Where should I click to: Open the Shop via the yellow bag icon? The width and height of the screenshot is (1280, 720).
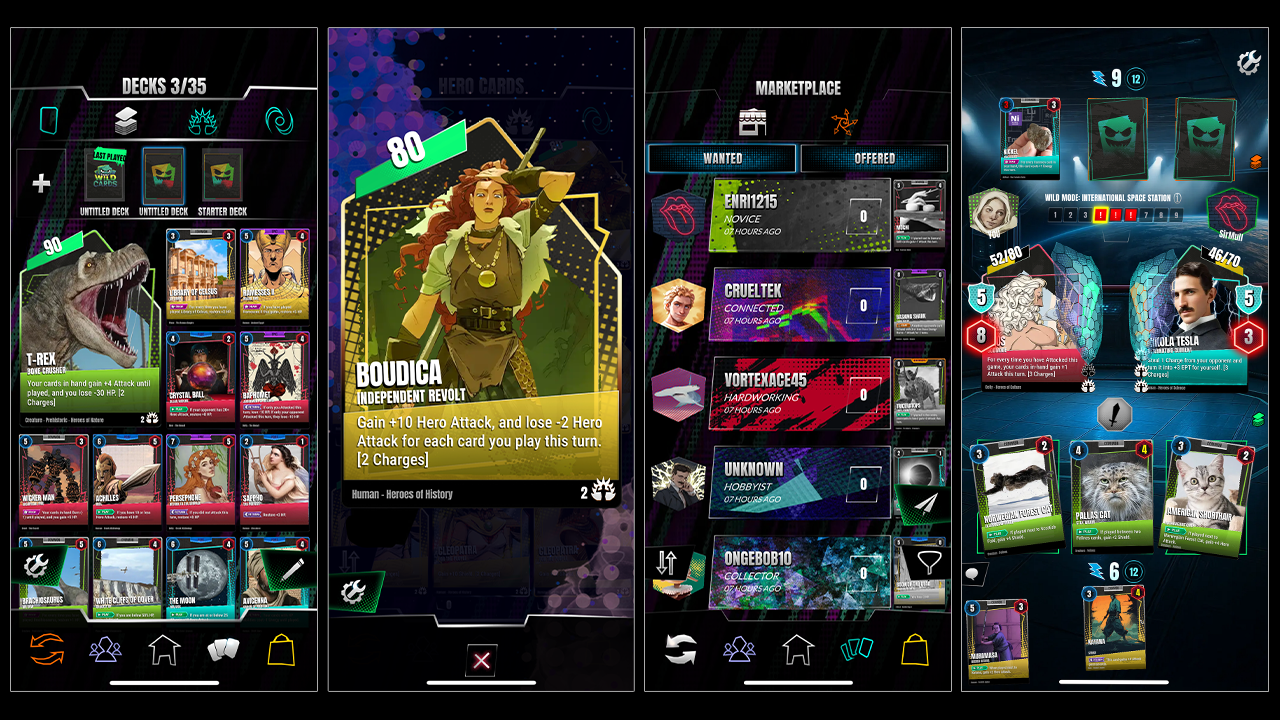click(x=282, y=650)
